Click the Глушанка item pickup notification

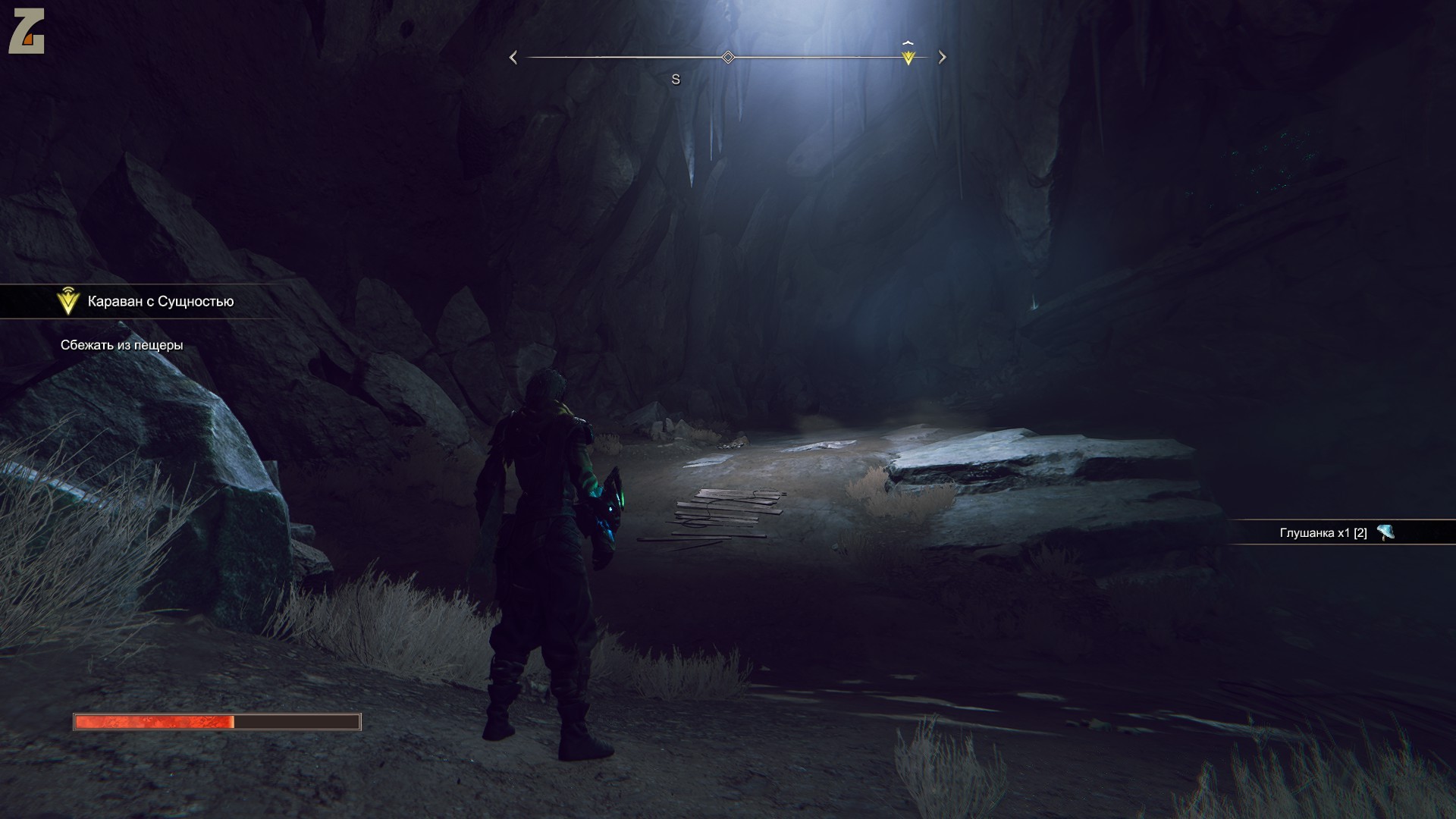[x=1335, y=532]
